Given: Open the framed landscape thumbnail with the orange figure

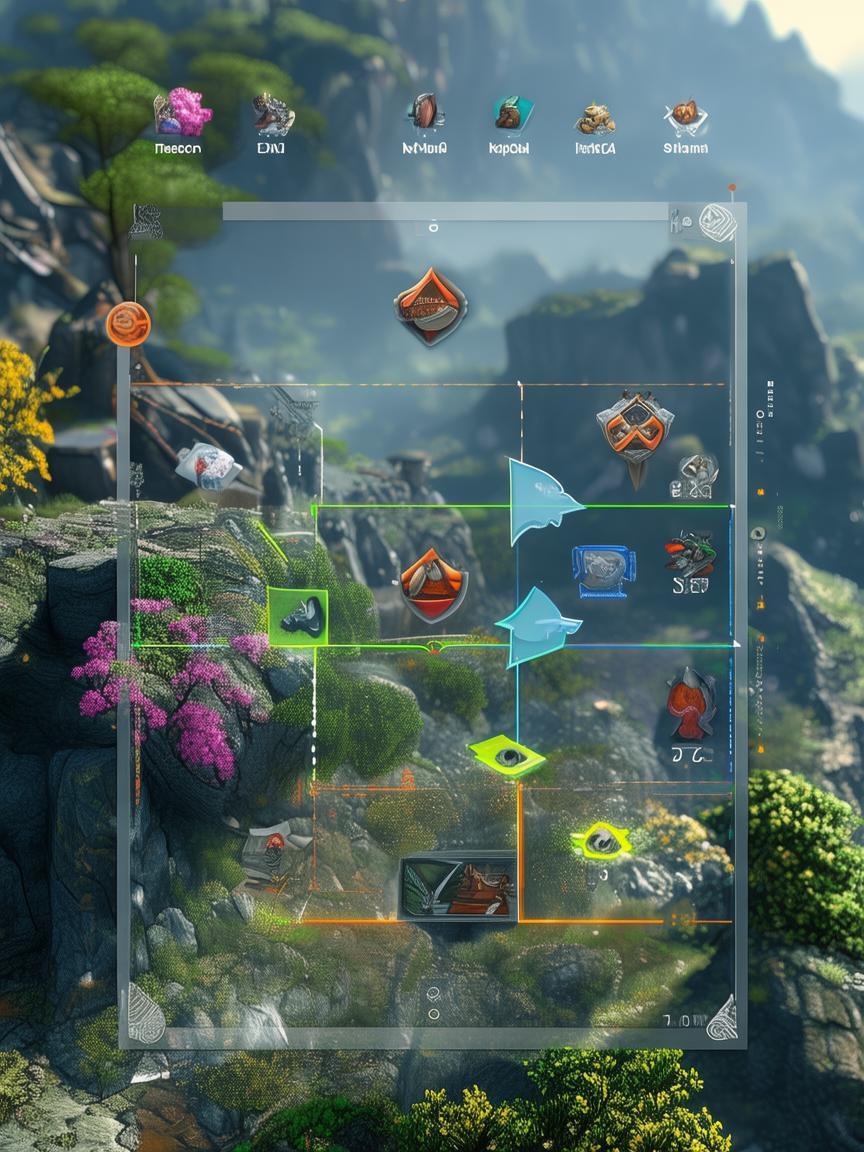Looking at the screenshot, I should point(458,886).
